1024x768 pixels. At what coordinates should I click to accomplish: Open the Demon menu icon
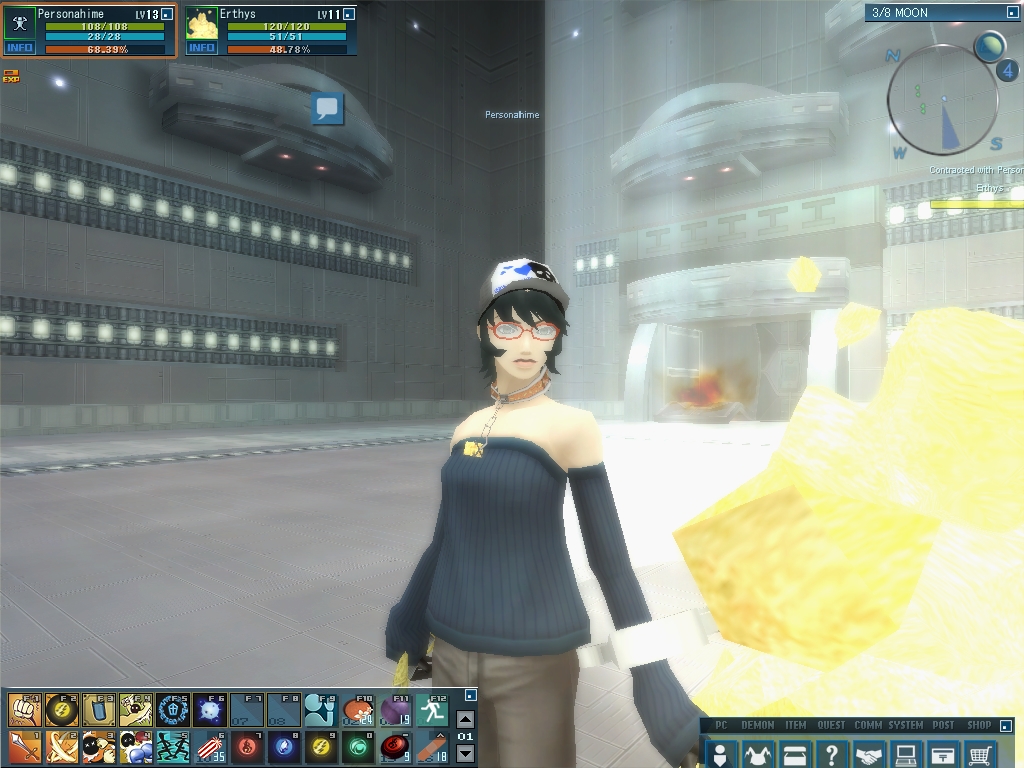pos(757,753)
